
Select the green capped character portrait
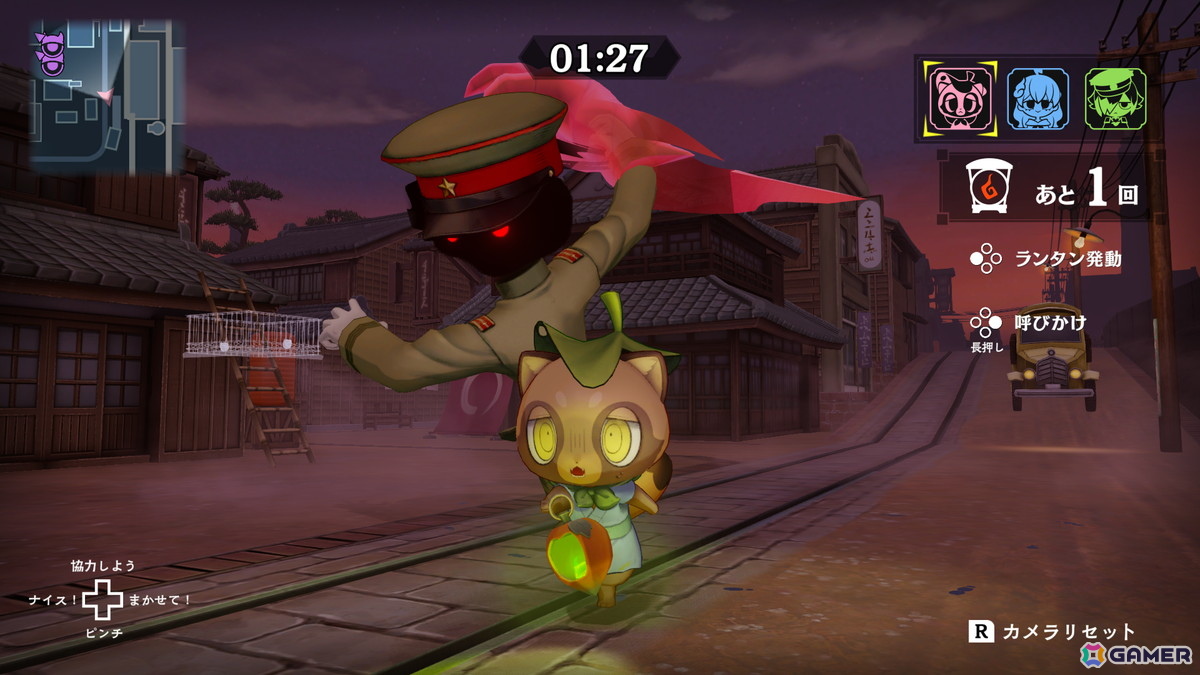point(1115,98)
